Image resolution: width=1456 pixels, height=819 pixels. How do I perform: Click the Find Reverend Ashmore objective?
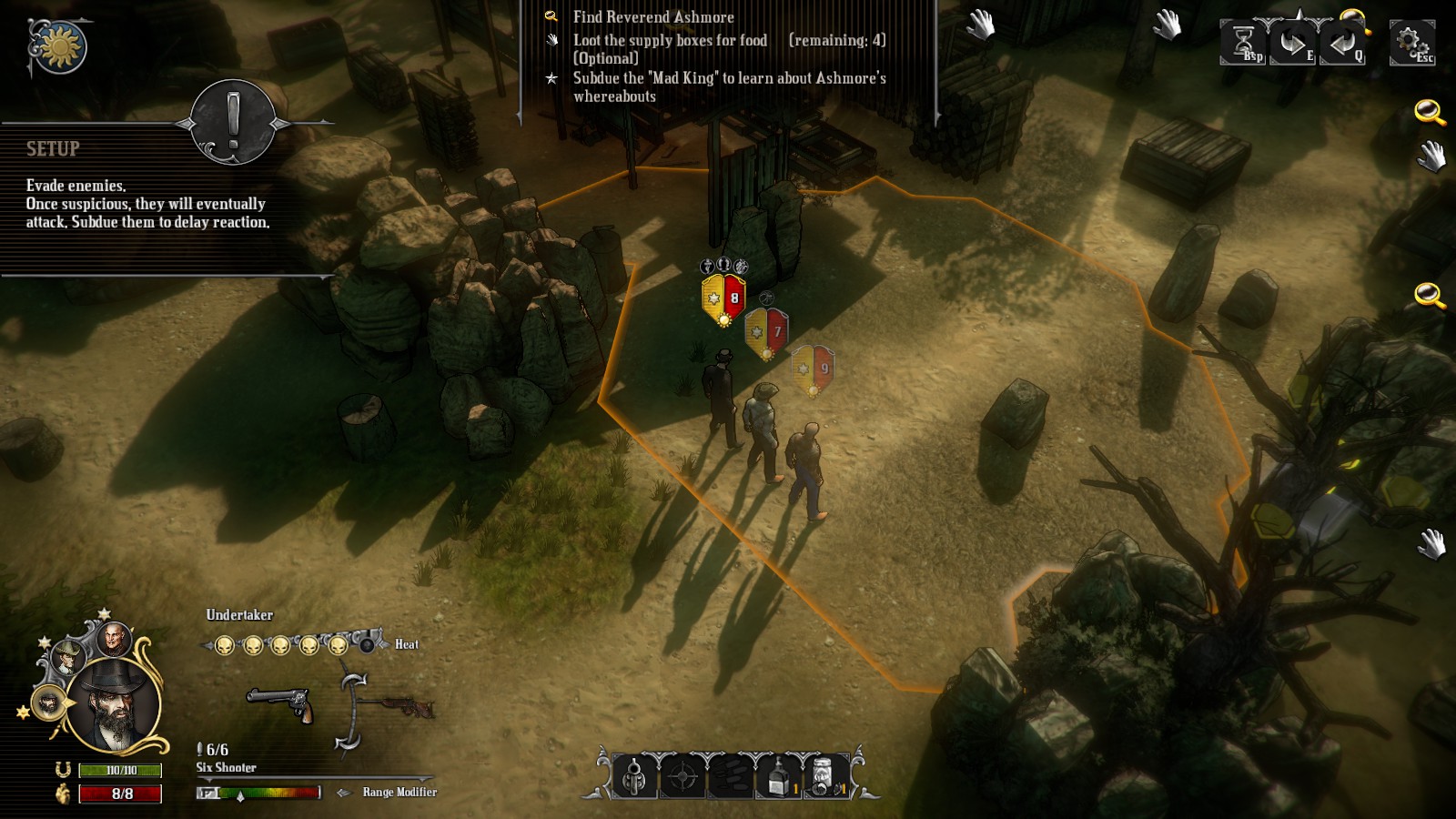tap(652, 17)
